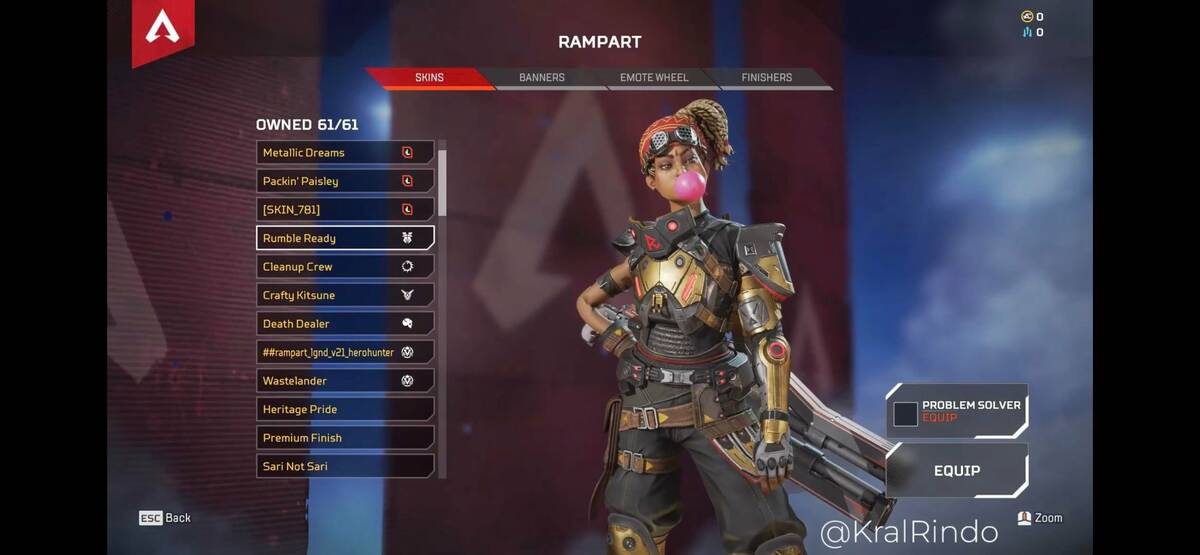Go back to the previous menu
This screenshot has width=1200, height=555.
[x=165, y=518]
